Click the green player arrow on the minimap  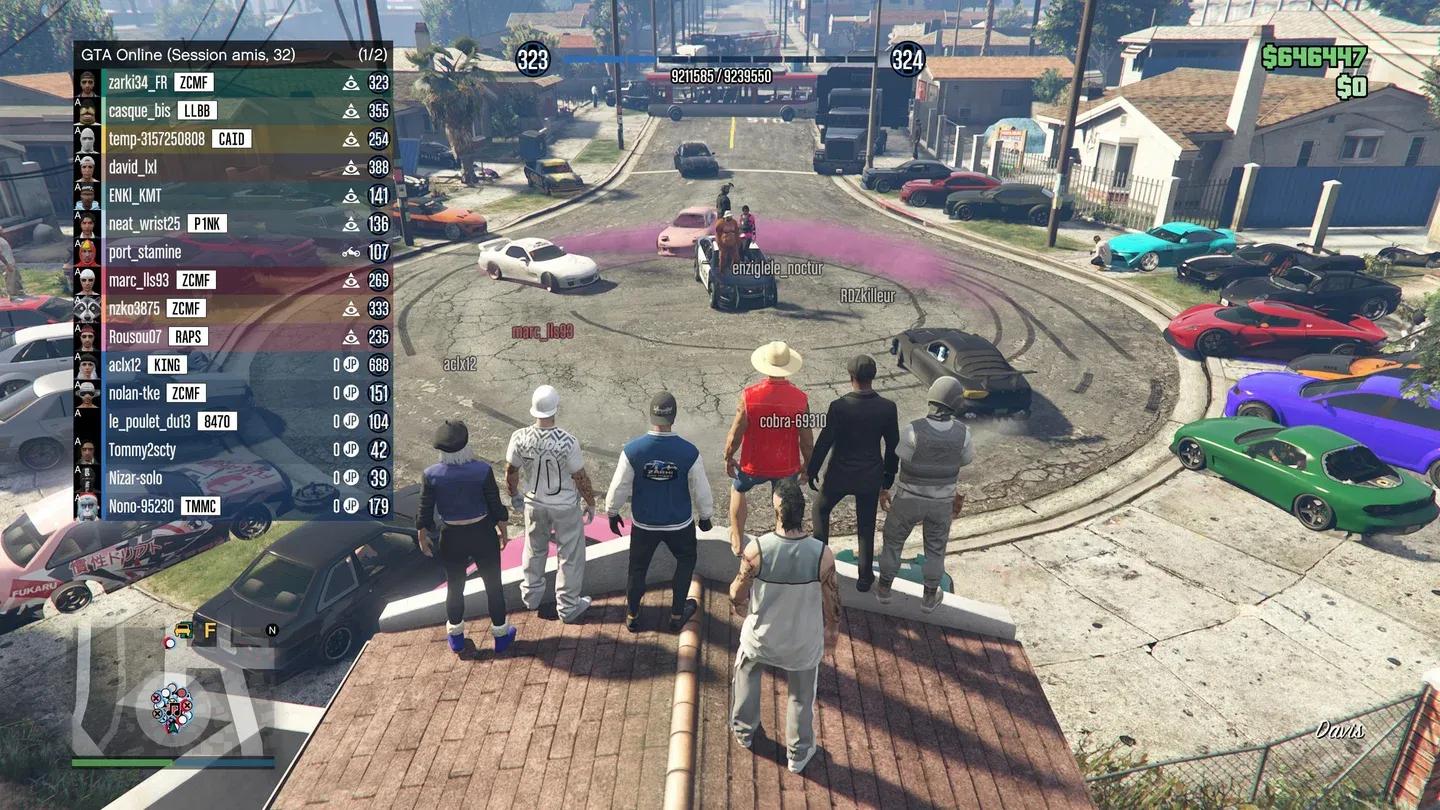pos(172,727)
